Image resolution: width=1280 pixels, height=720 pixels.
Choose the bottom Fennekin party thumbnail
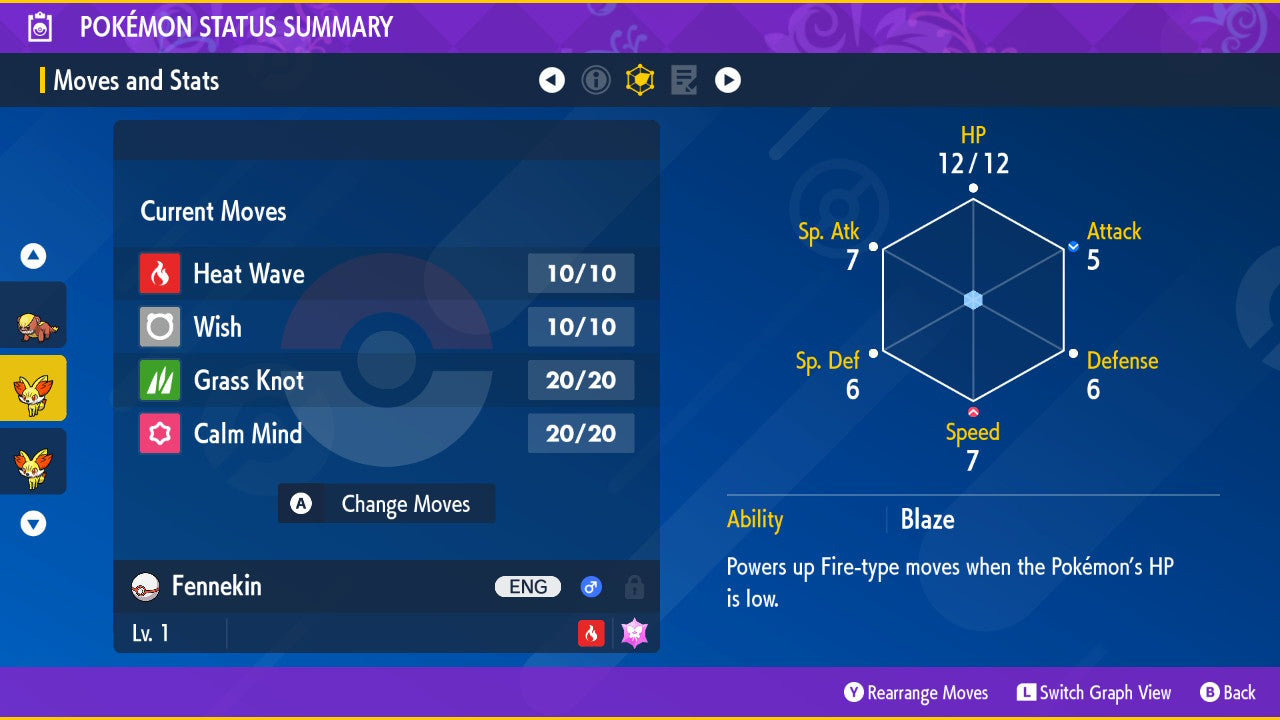[x=33, y=462]
